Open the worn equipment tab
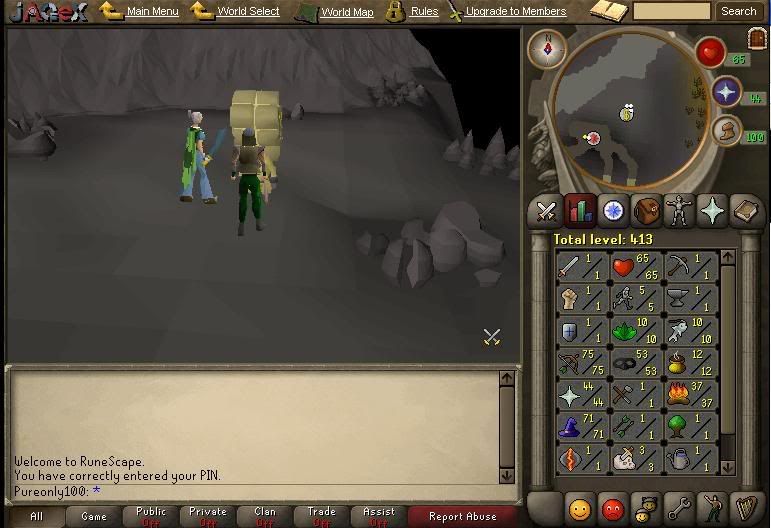Screen dimensions: 771x528 pyautogui.click(x=678, y=210)
